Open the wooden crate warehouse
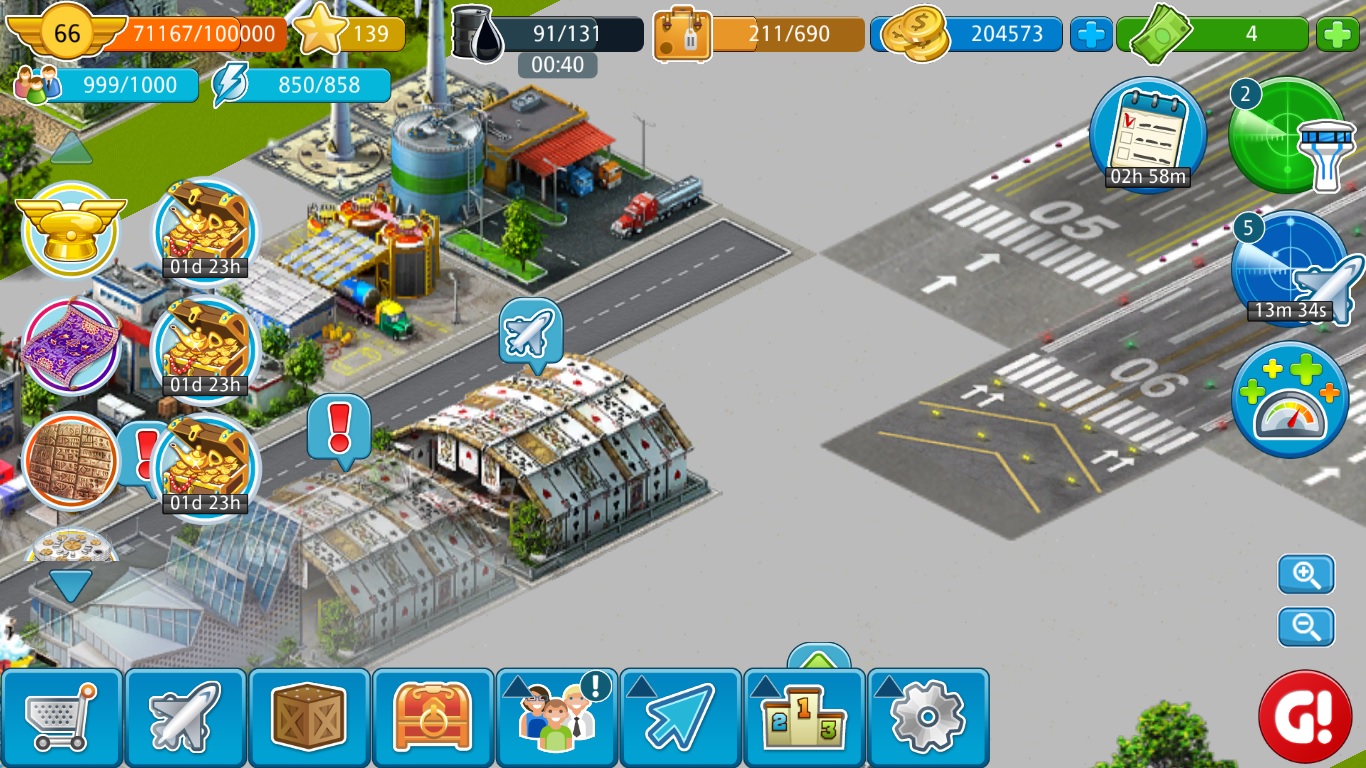The height and width of the screenshot is (768, 1366). [309, 716]
